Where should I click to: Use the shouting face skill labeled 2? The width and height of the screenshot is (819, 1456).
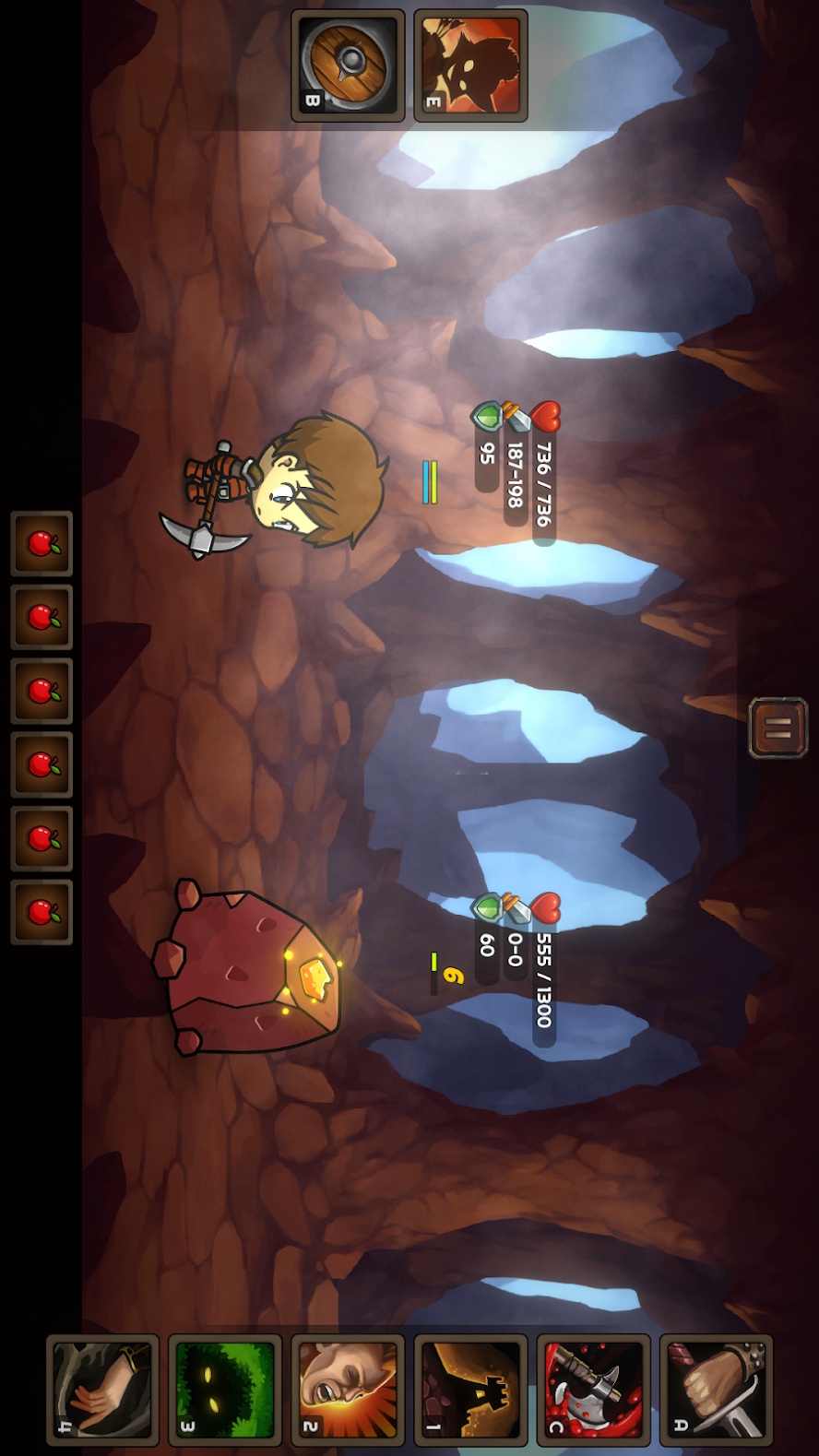pyautogui.click(x=348, y=1390)
